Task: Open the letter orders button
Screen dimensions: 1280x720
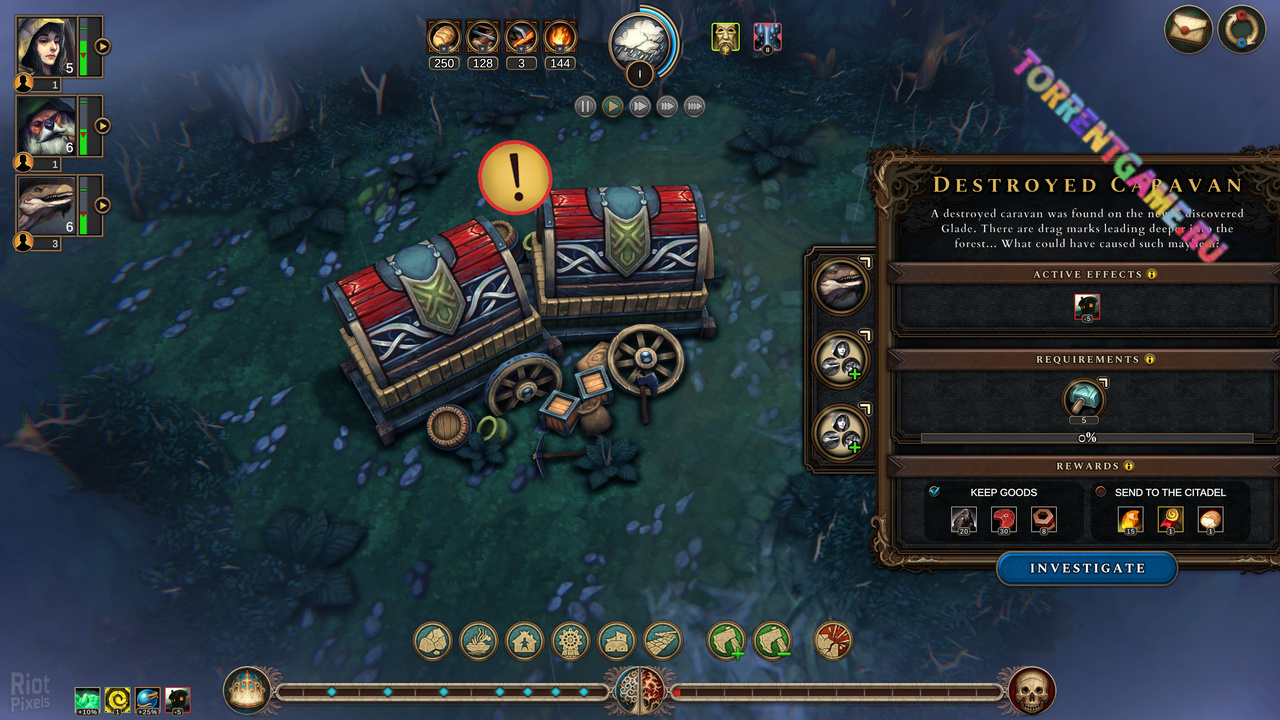Action: [1189, 29]
